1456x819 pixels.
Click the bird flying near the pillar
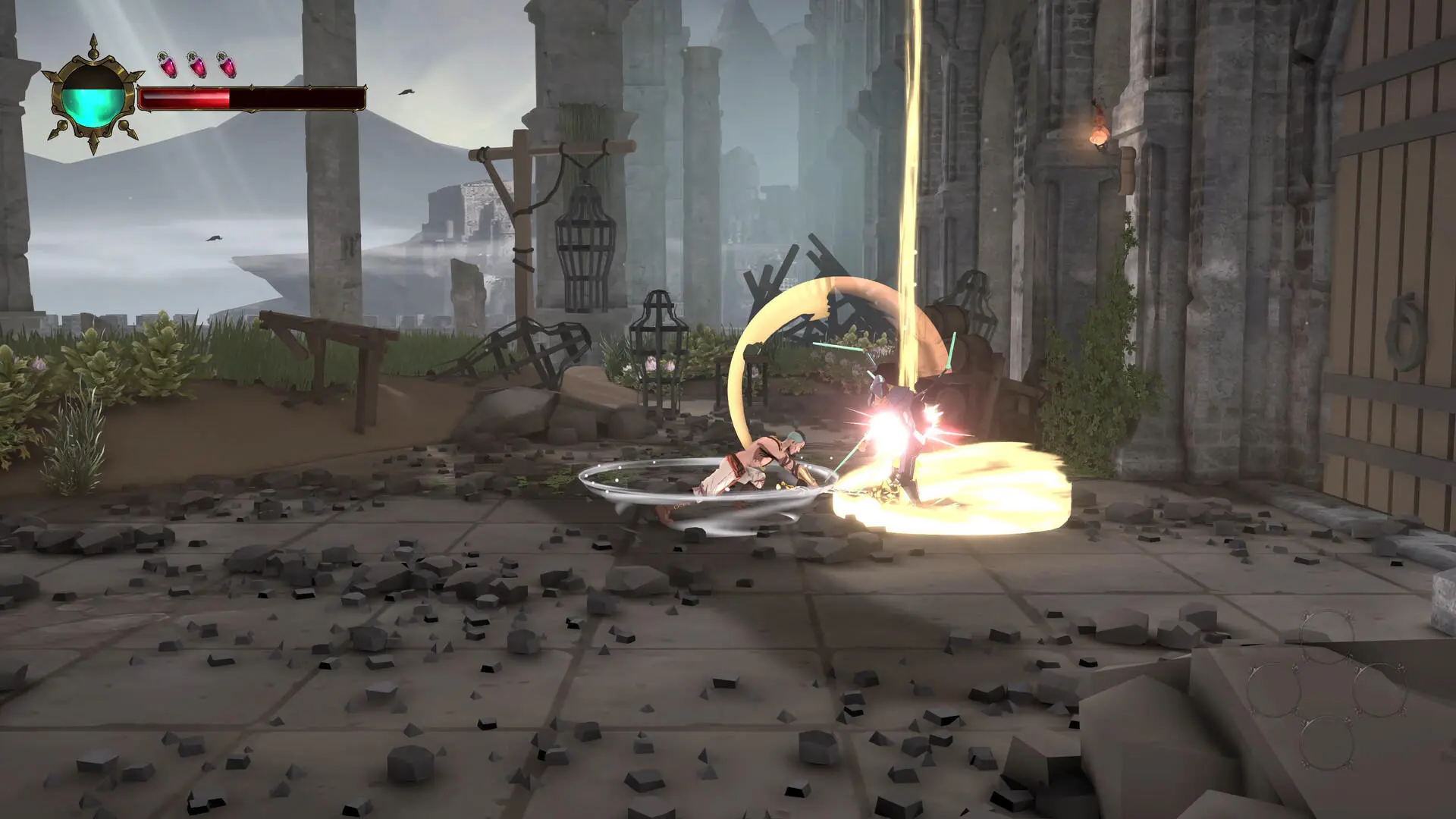tap(406, 91)
